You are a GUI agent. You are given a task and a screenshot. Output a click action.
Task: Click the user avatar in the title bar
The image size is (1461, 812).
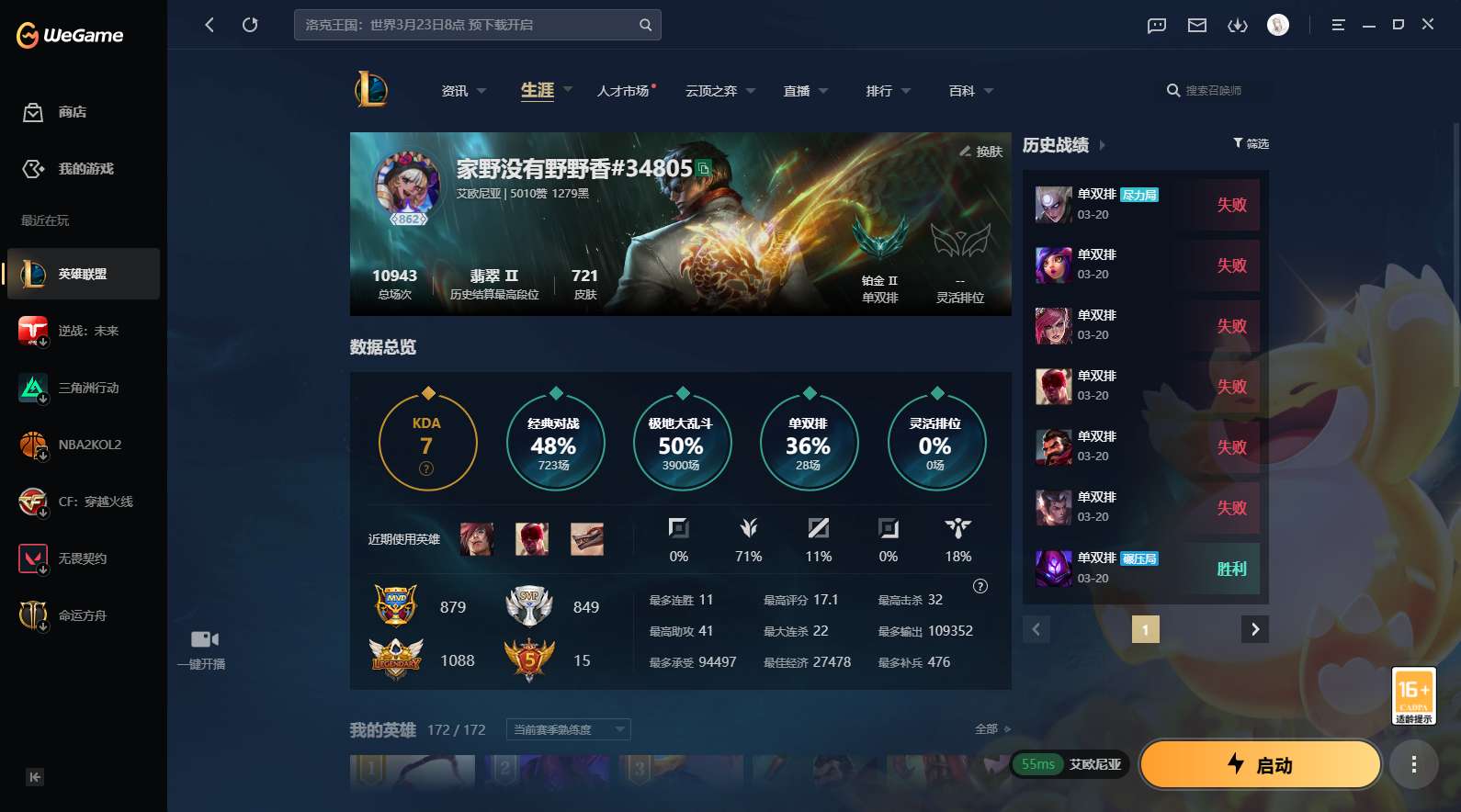tap(1278, 25)
